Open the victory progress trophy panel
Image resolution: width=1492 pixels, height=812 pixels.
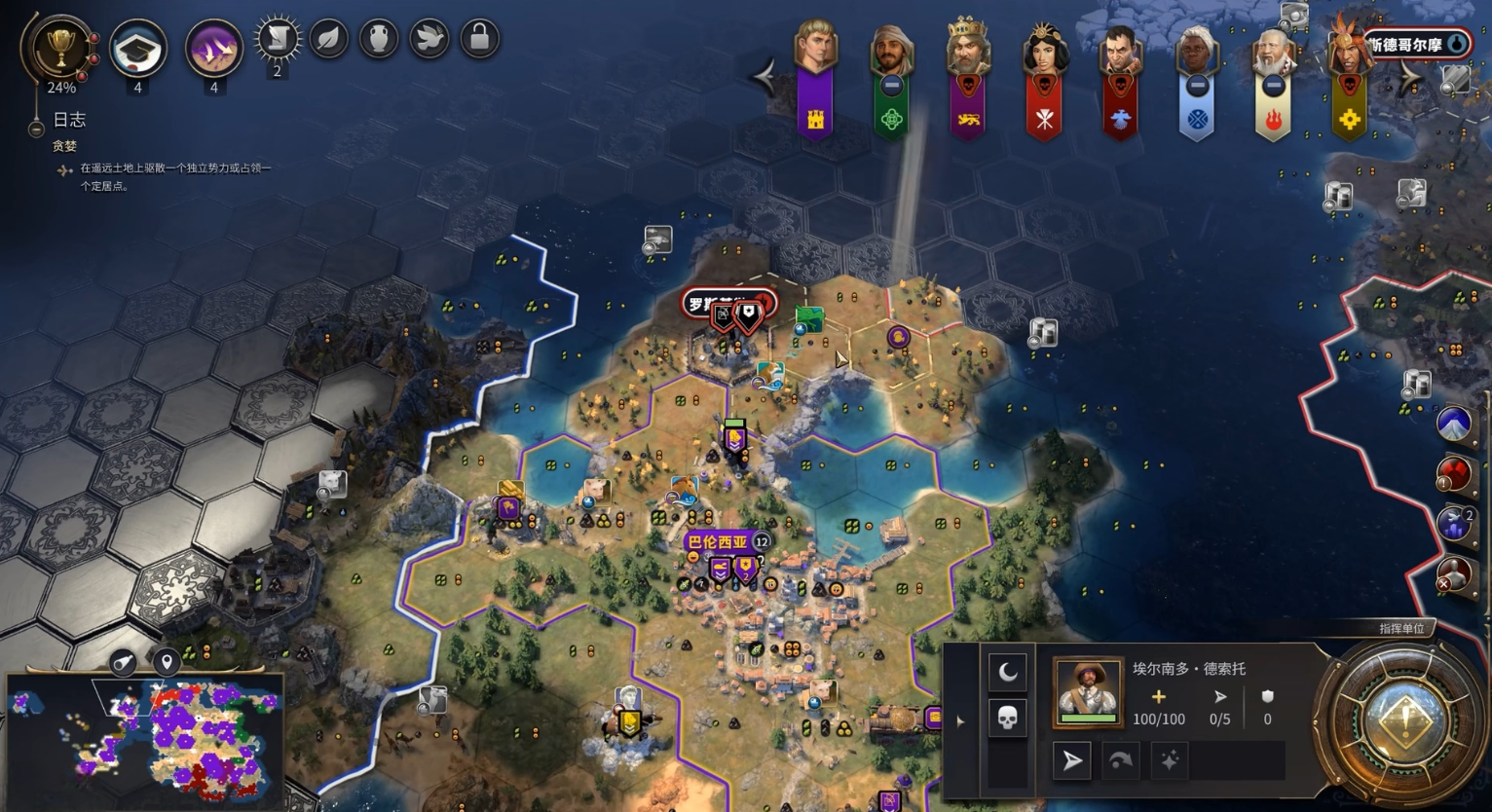coord(60,47)
